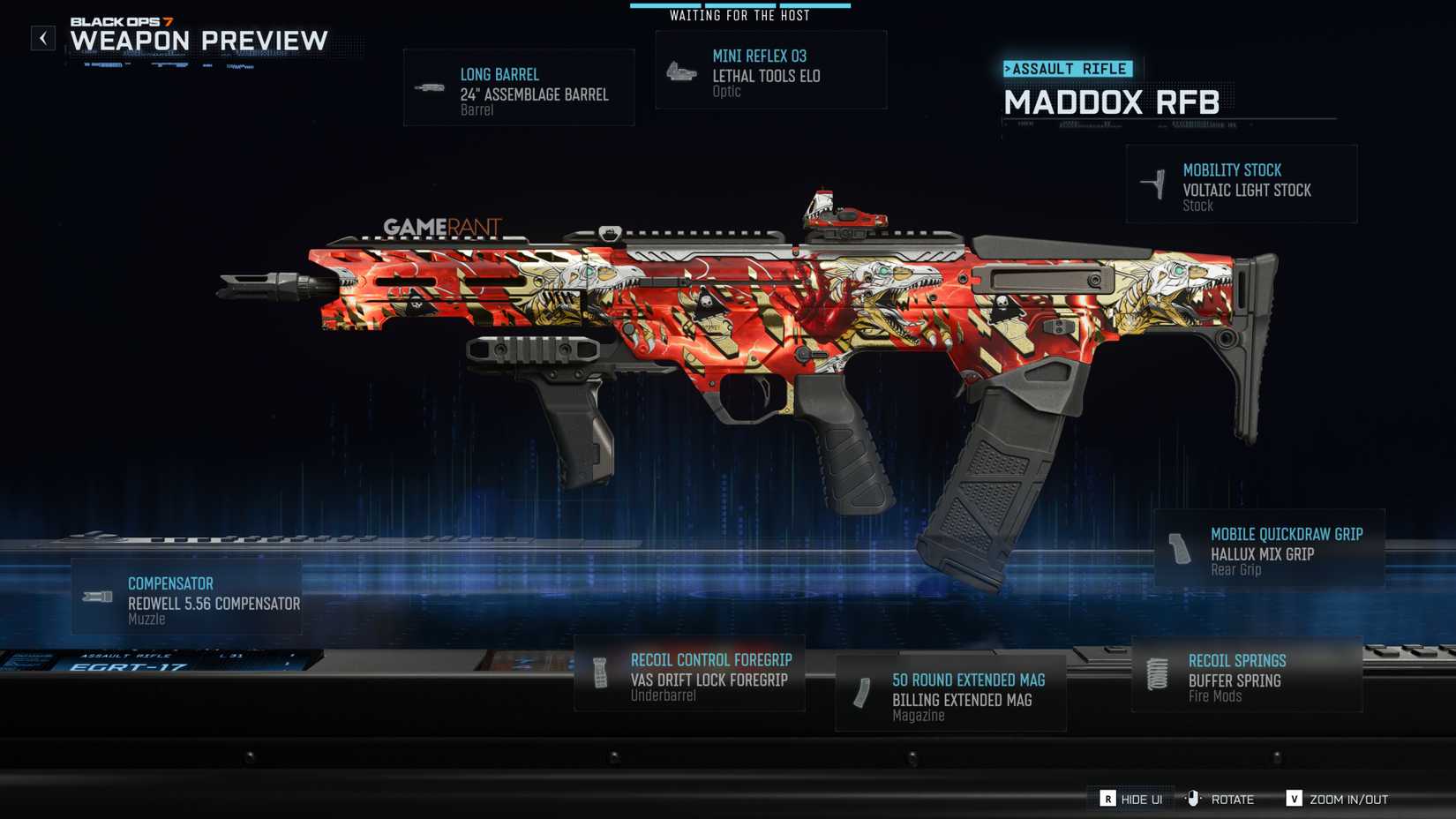Open the Voltaic Light Stock attachment card
Image resolution: width=1456 pixels, height=819 pixels.
click(x=1241, y=183)
